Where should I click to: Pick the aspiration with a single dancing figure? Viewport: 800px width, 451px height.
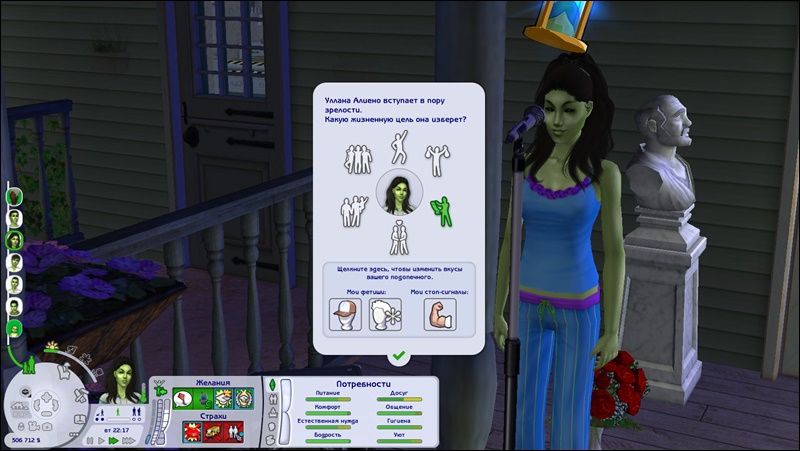click(398, 149)
